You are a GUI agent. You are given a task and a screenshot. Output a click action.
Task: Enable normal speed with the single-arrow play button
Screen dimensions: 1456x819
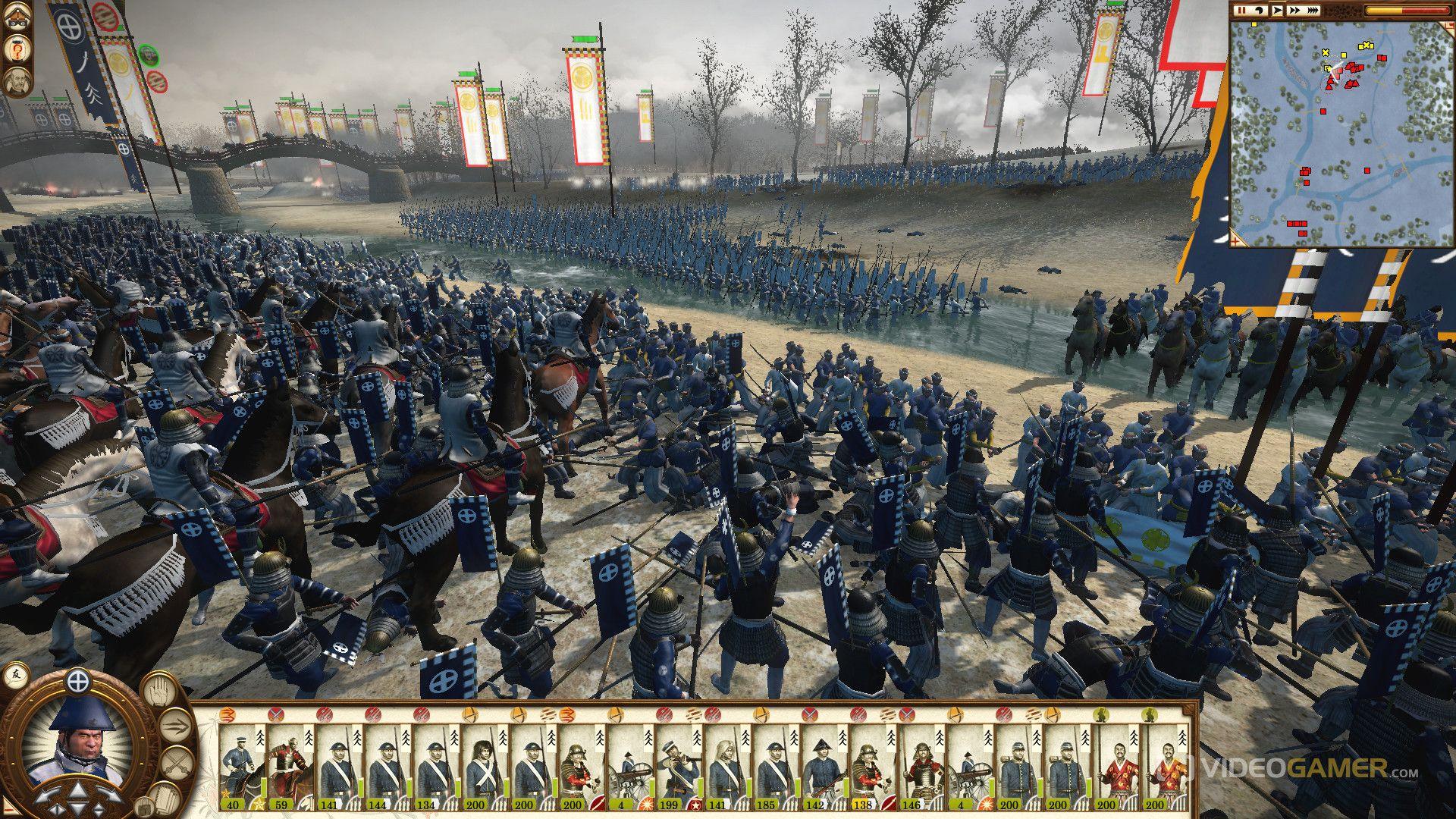(x=1278, y=11)
